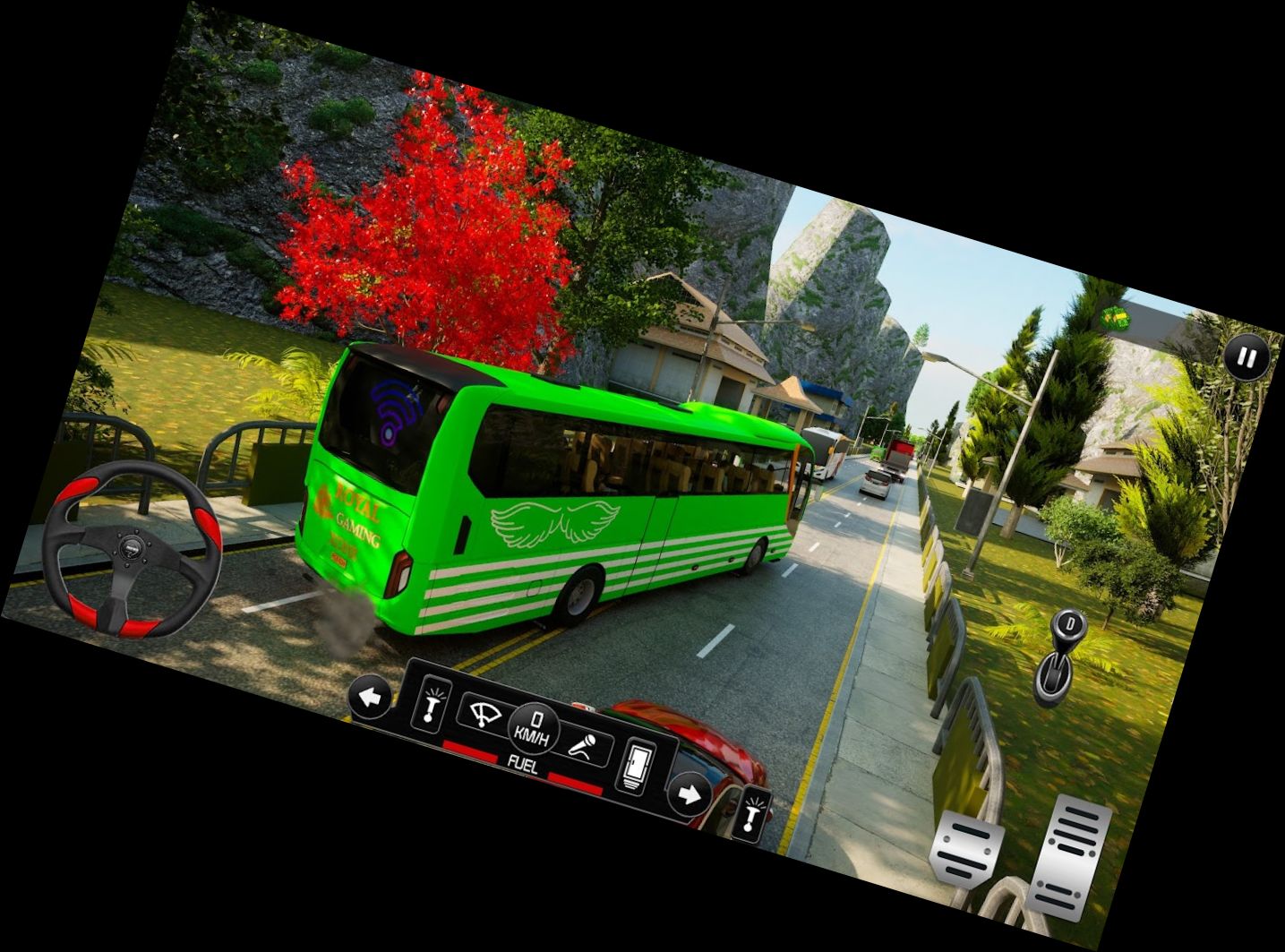Image resolution: width=1285 pixels, height=952 pixels.
Task: Use the microphone announcement button
Action: coord(587,746)
